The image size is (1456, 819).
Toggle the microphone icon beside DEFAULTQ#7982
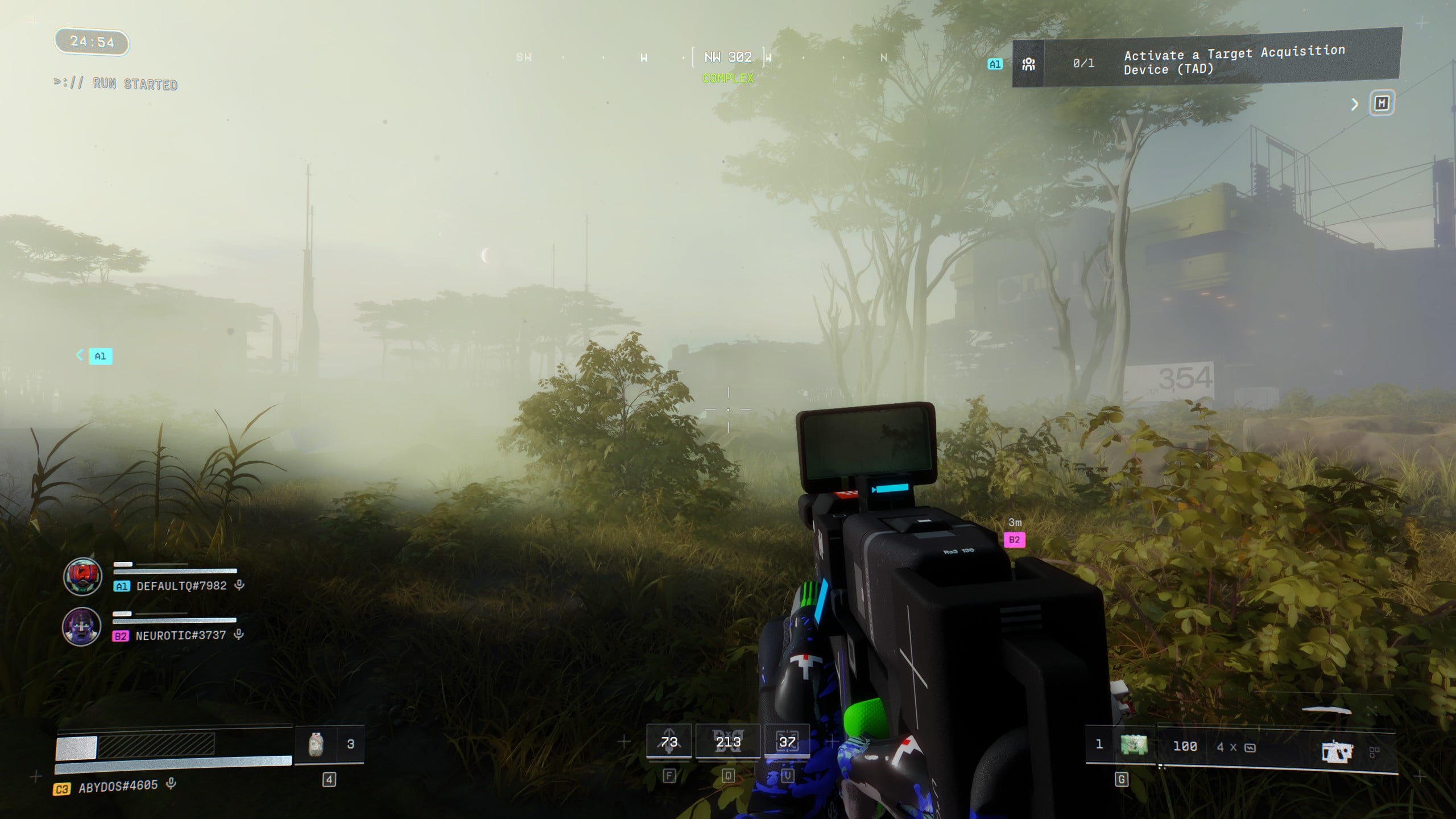[x=239, y=585]
